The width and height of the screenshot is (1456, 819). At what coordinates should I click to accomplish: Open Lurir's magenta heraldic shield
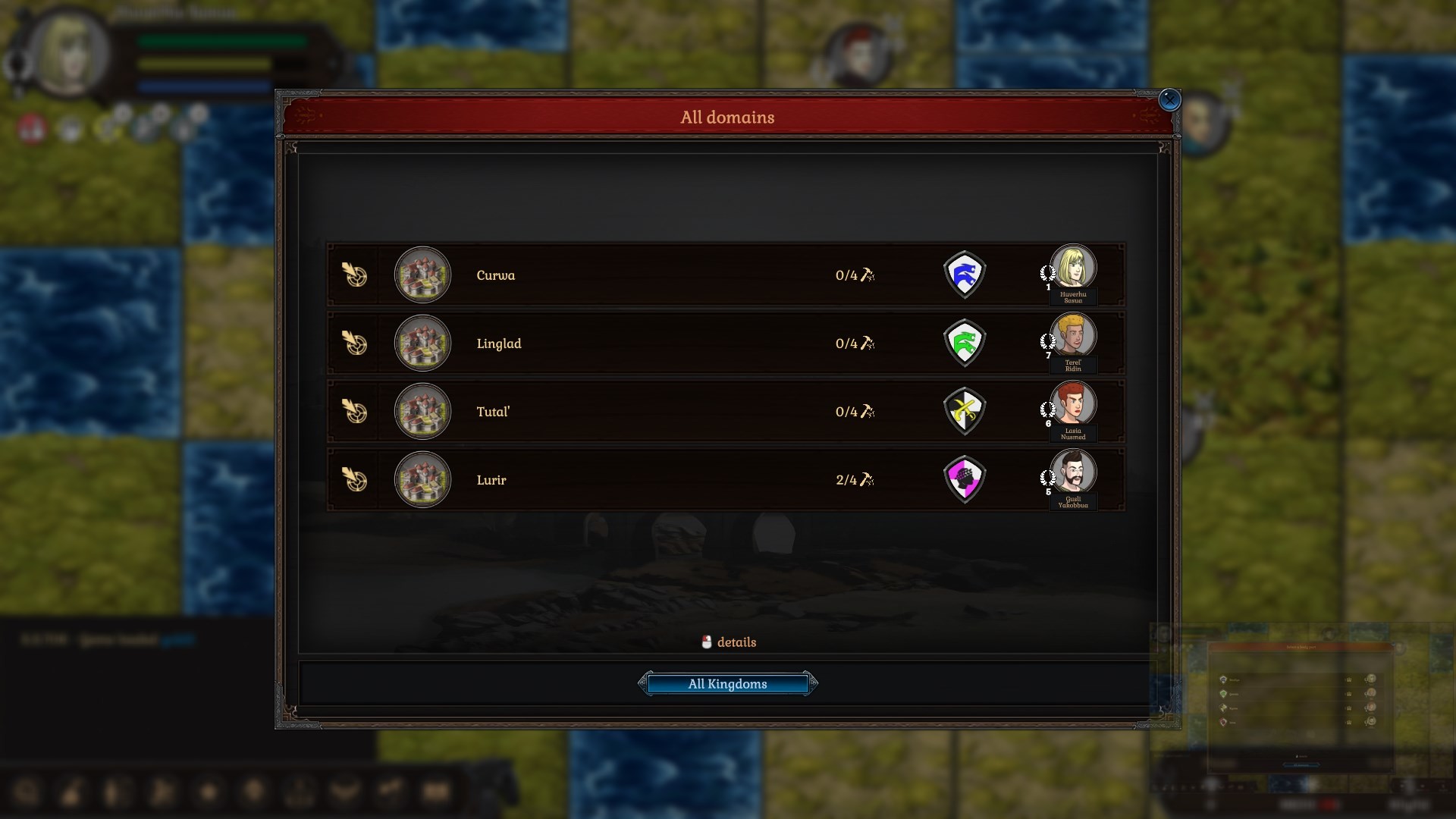[965, 480]
